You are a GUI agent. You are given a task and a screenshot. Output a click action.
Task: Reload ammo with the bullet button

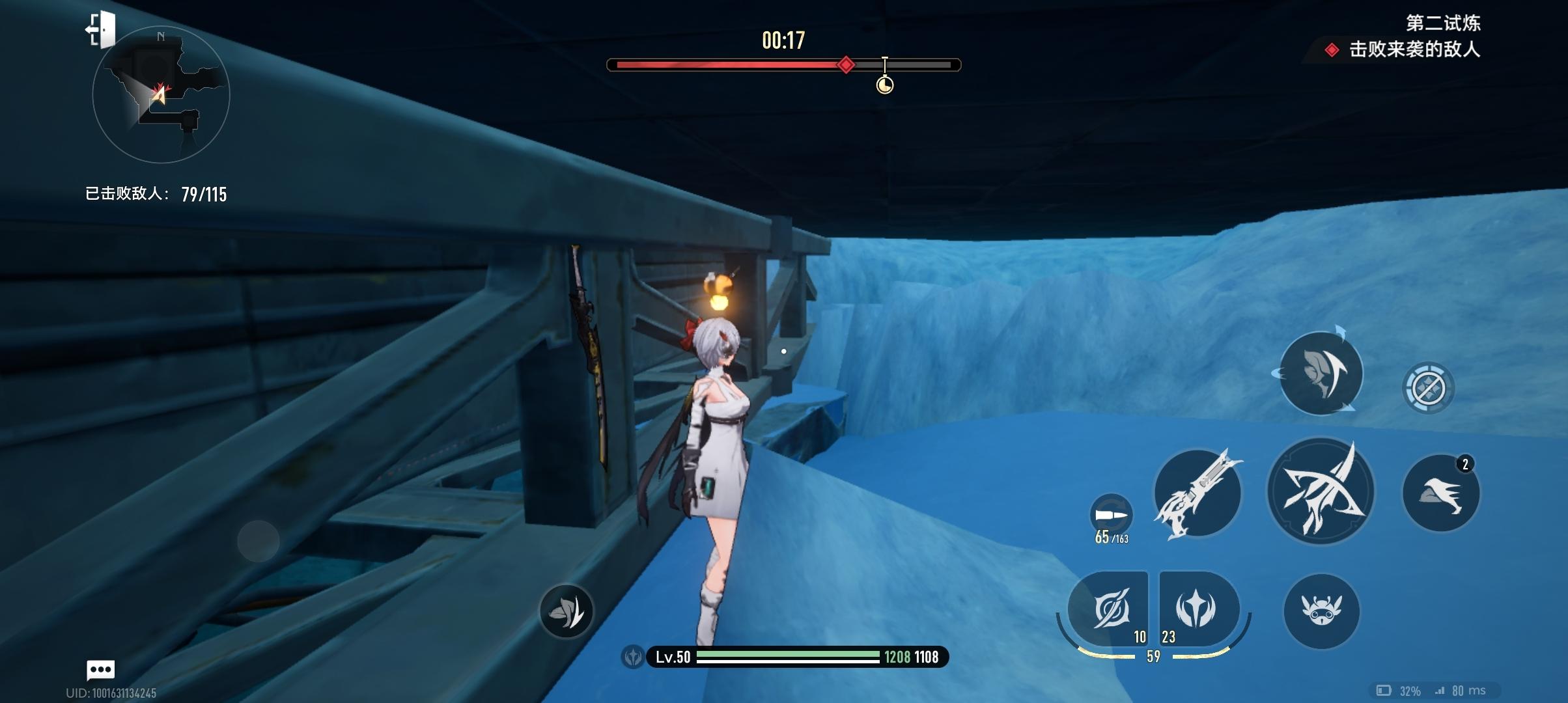point(1111,516)
